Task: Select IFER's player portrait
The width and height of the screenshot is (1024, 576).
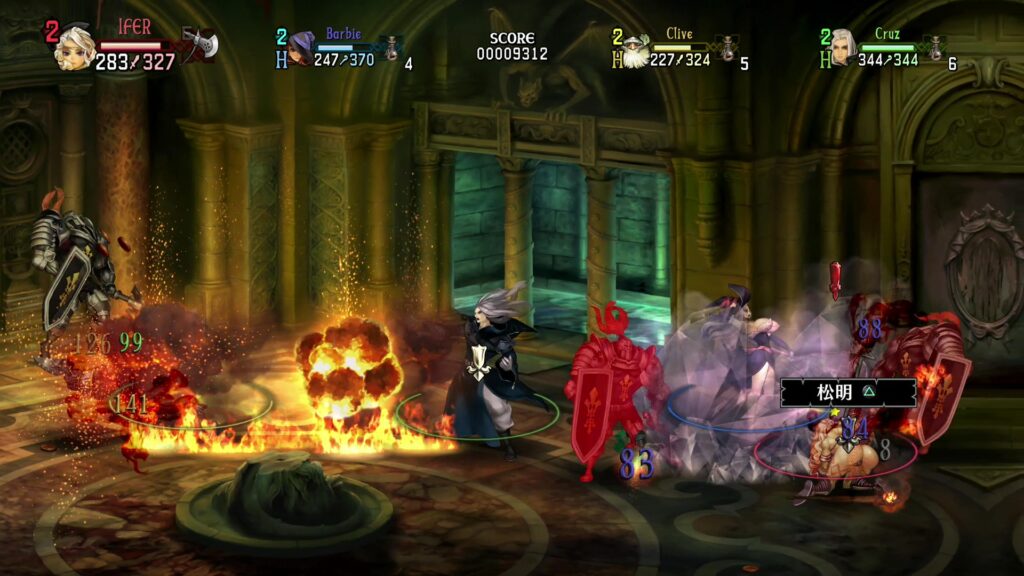Action: click(x=75, y=46)
